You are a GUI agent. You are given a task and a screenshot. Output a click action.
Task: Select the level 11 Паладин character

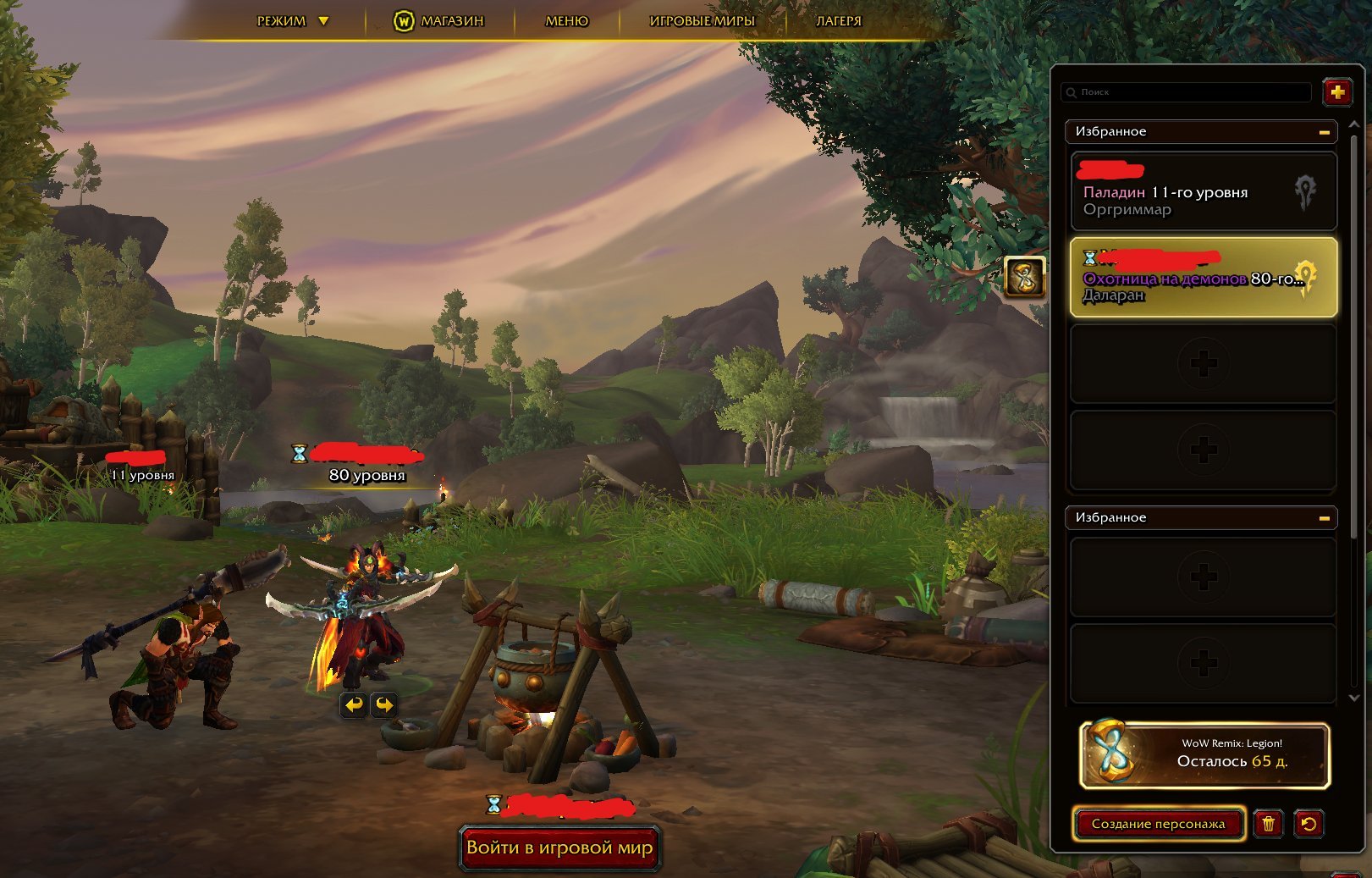1203,192
